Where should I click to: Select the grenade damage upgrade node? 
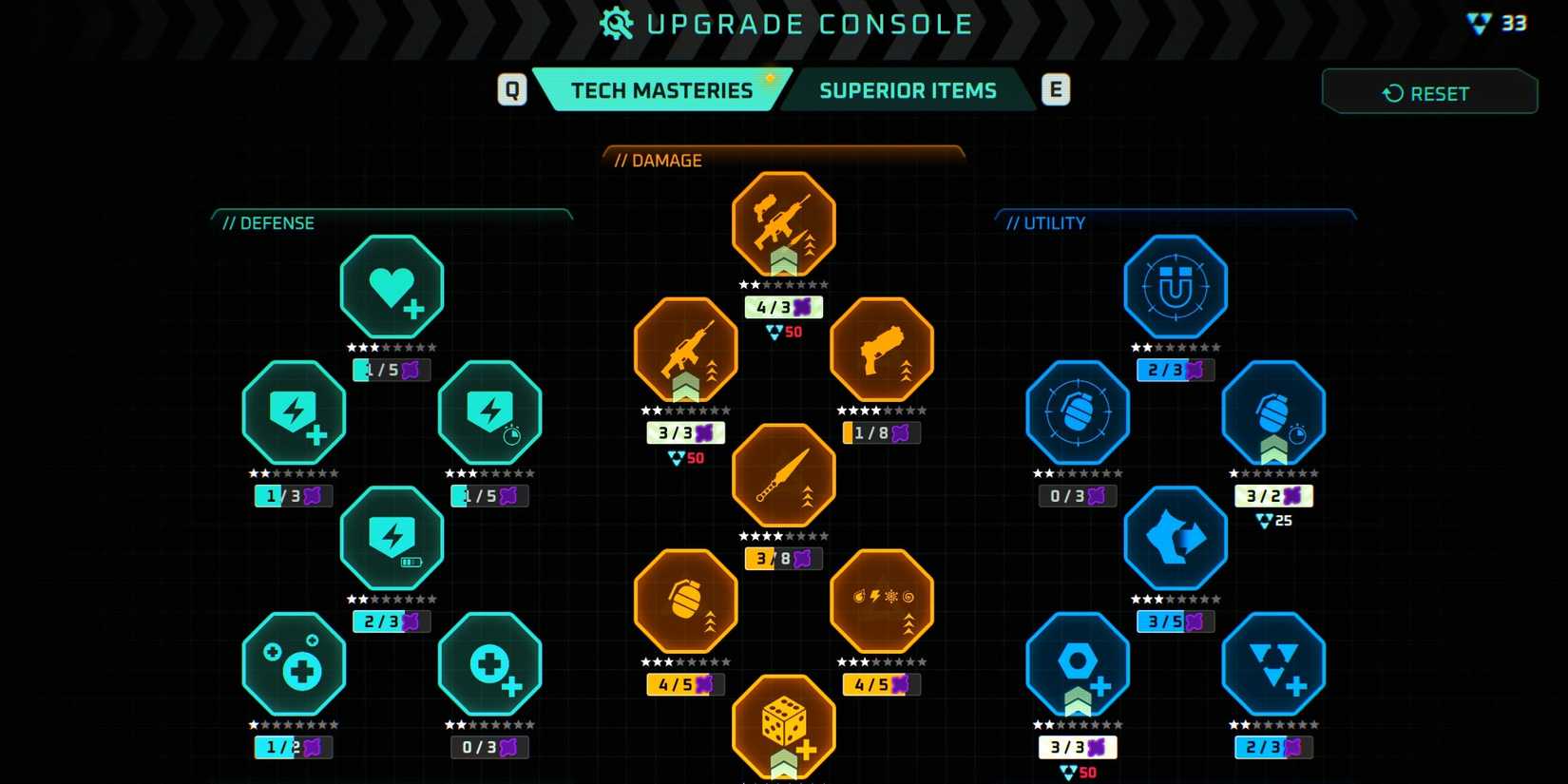pos(685,601)
